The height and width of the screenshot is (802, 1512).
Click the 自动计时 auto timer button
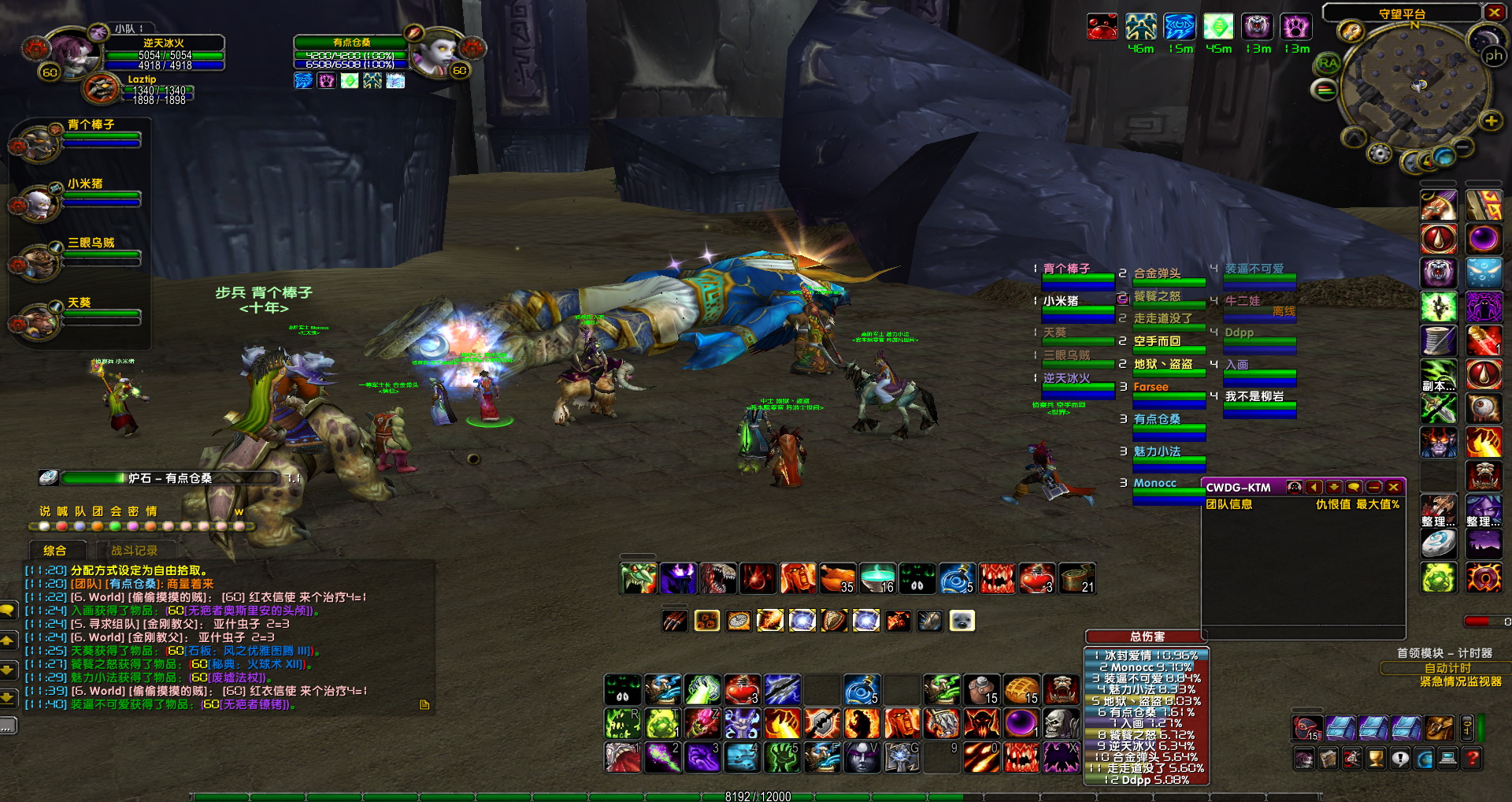1447,668
